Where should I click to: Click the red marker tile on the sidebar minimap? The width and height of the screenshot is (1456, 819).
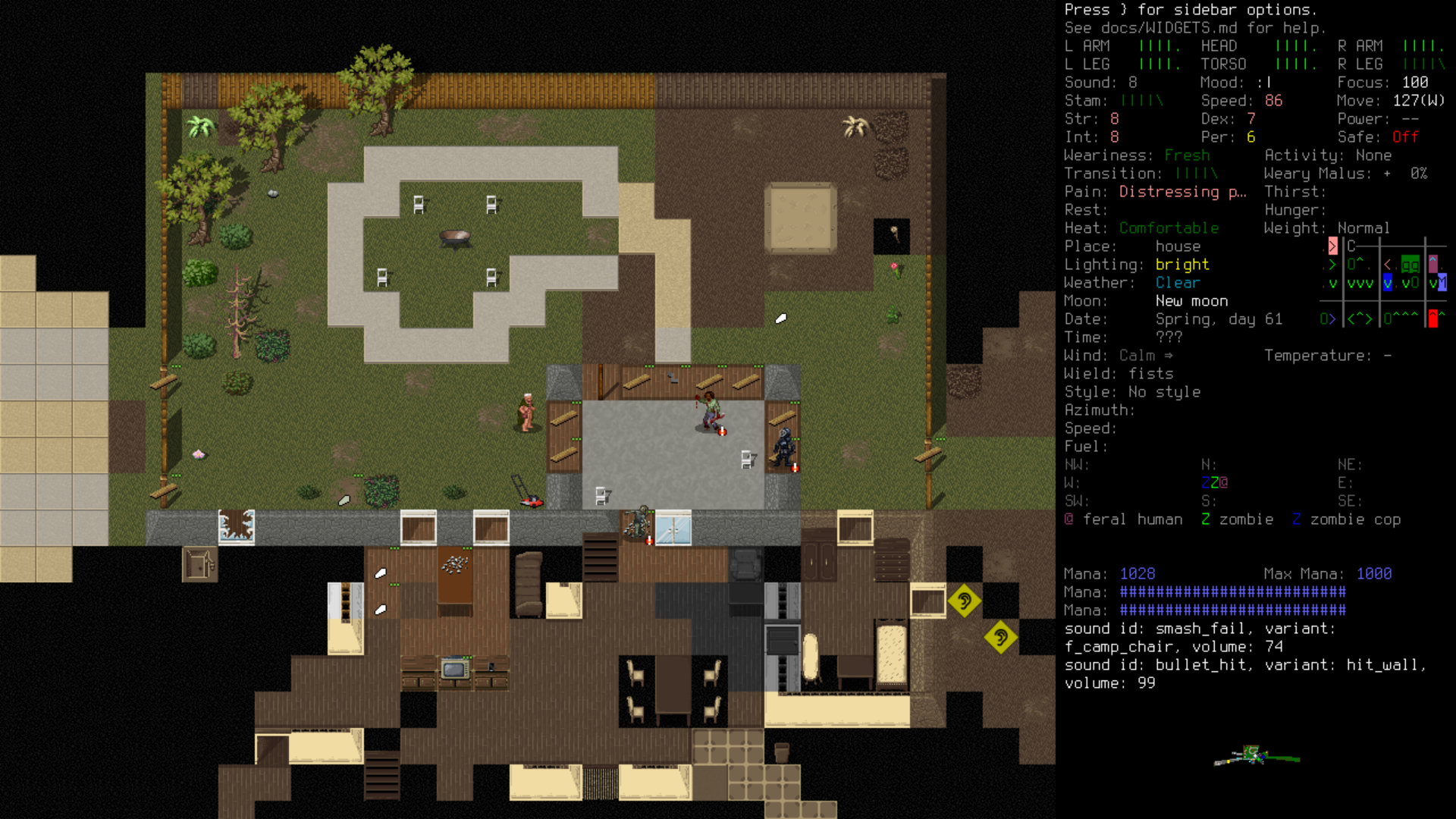1433,318
